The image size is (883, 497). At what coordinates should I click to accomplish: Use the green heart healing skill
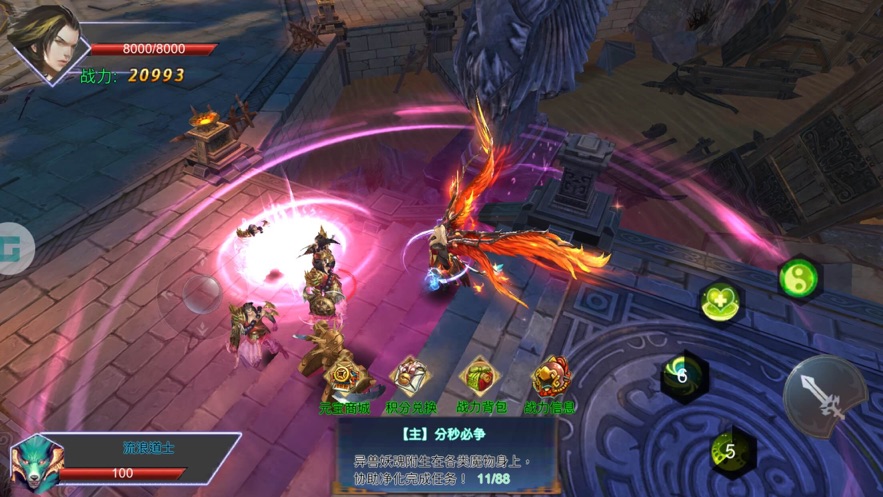[x=720, y=300]
